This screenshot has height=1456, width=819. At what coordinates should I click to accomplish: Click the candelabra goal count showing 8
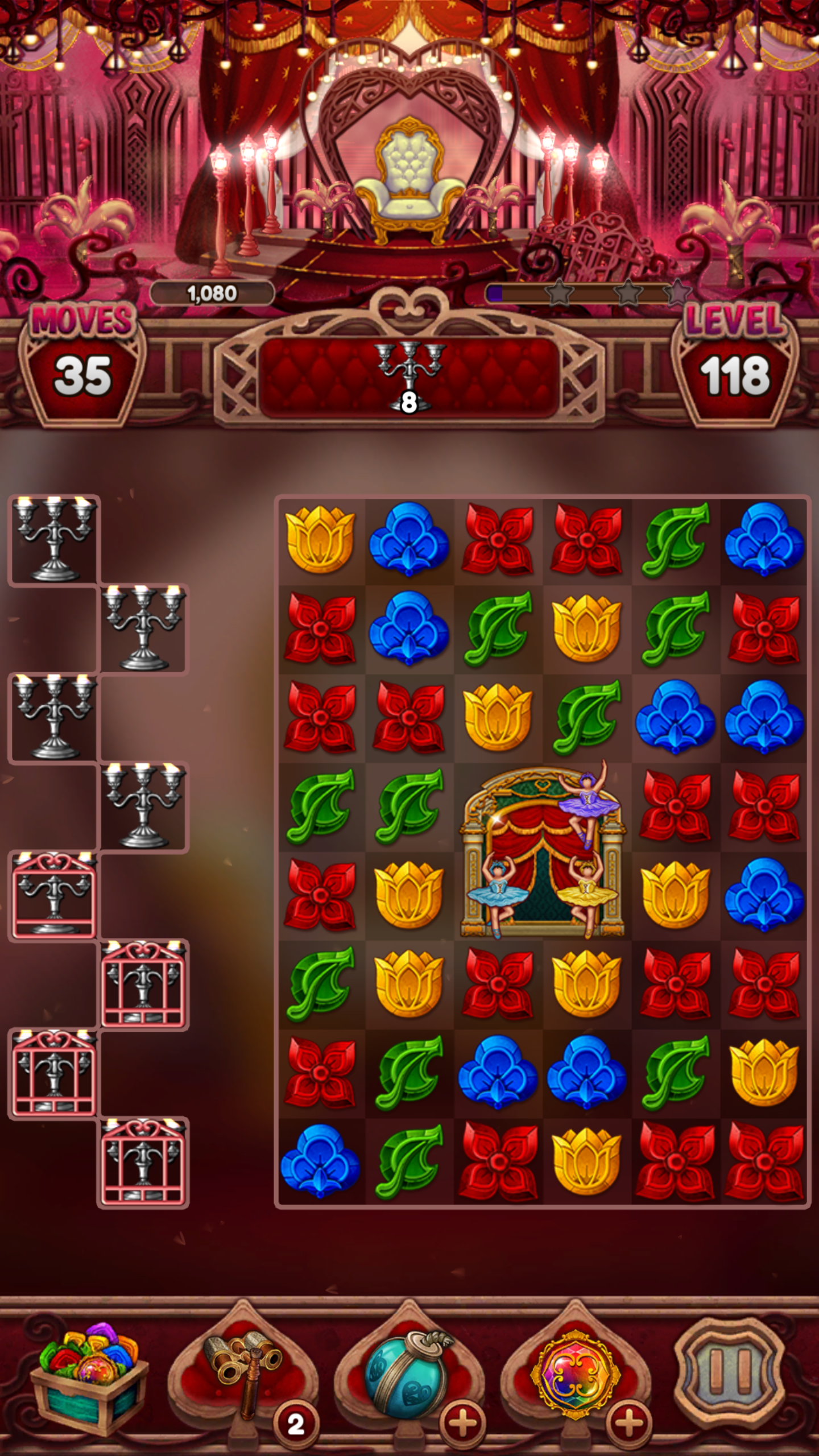[x=408, y=404]
